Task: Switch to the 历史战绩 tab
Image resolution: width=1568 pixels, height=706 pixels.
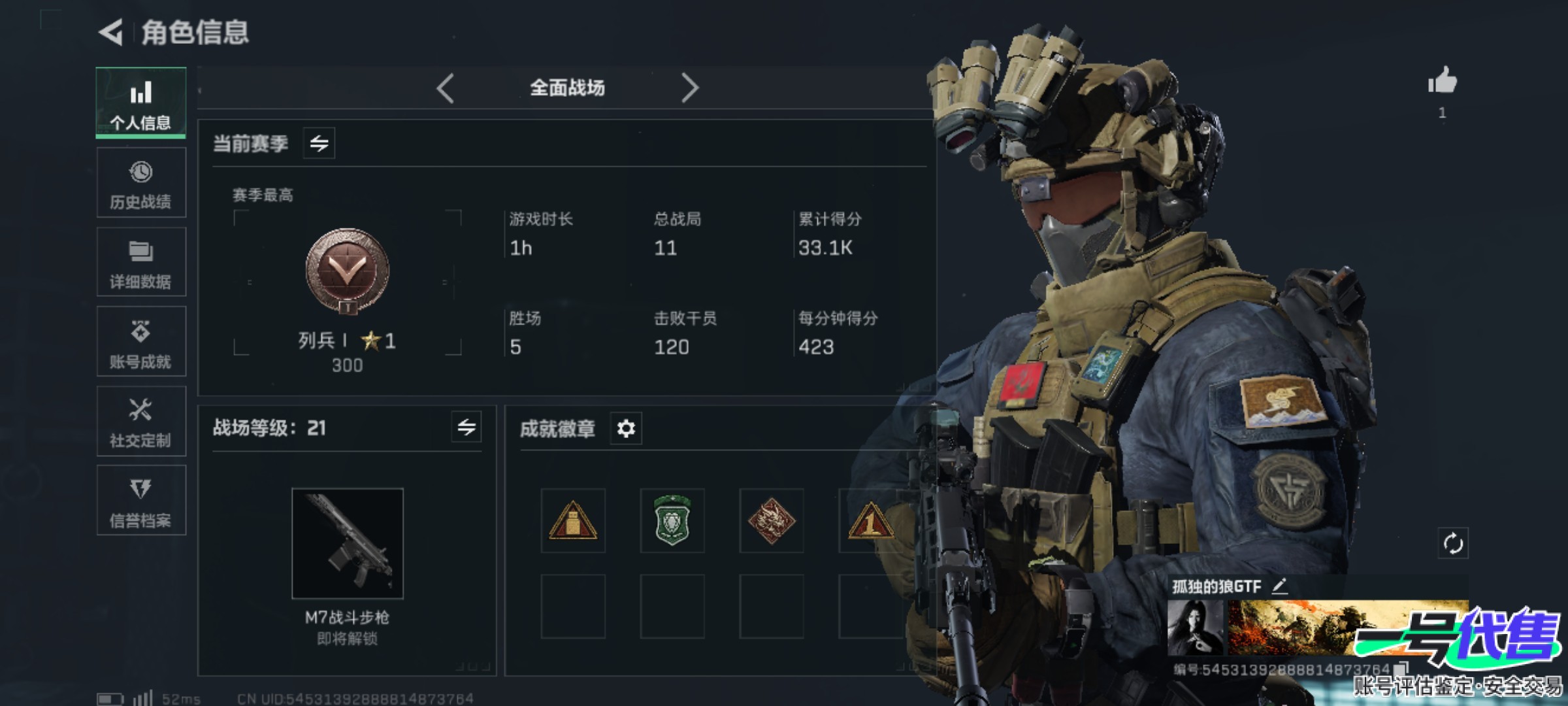Action: click(x=141, y=183)
